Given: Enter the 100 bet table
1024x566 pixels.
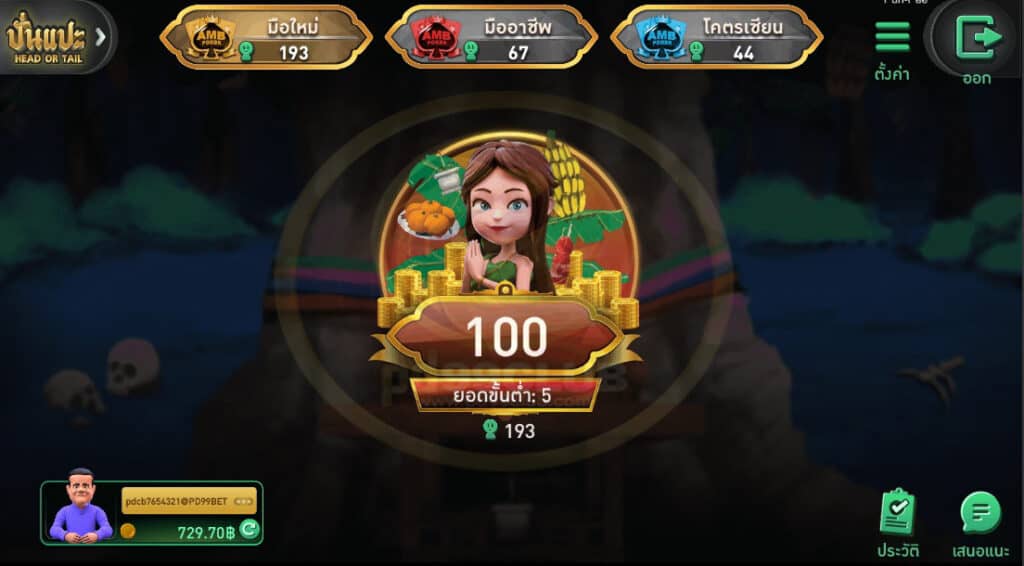Looking at the screenshot, I should [506, 336].
